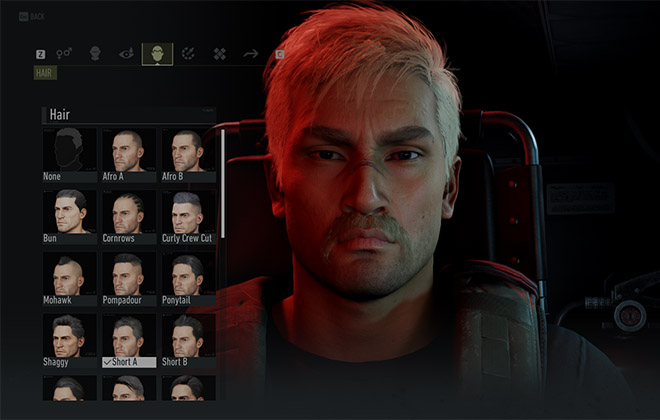
Task: Go back using the Back button
Action: pos(32,17)
